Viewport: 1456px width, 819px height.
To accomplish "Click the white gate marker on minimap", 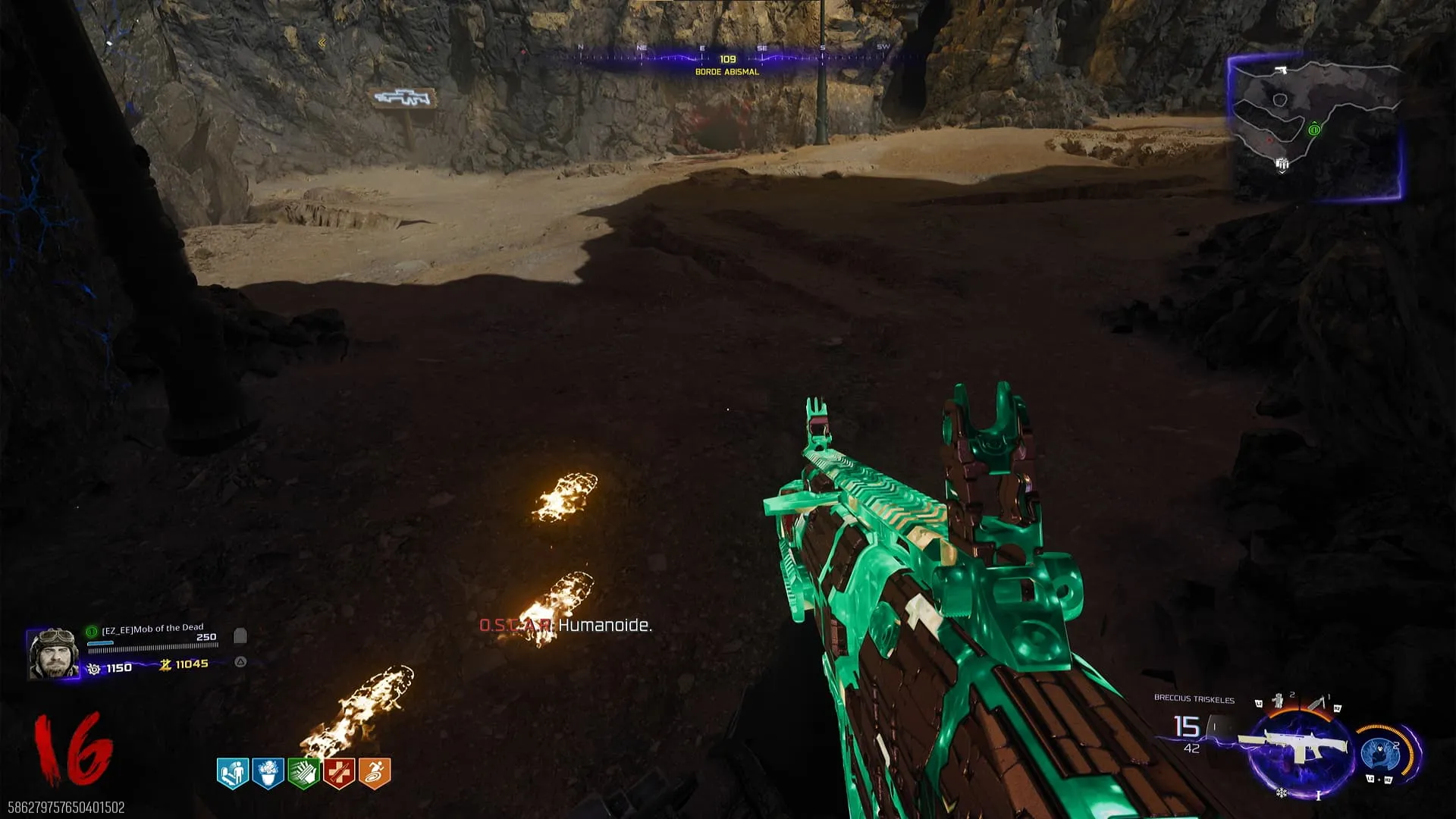I will 1282,163.
